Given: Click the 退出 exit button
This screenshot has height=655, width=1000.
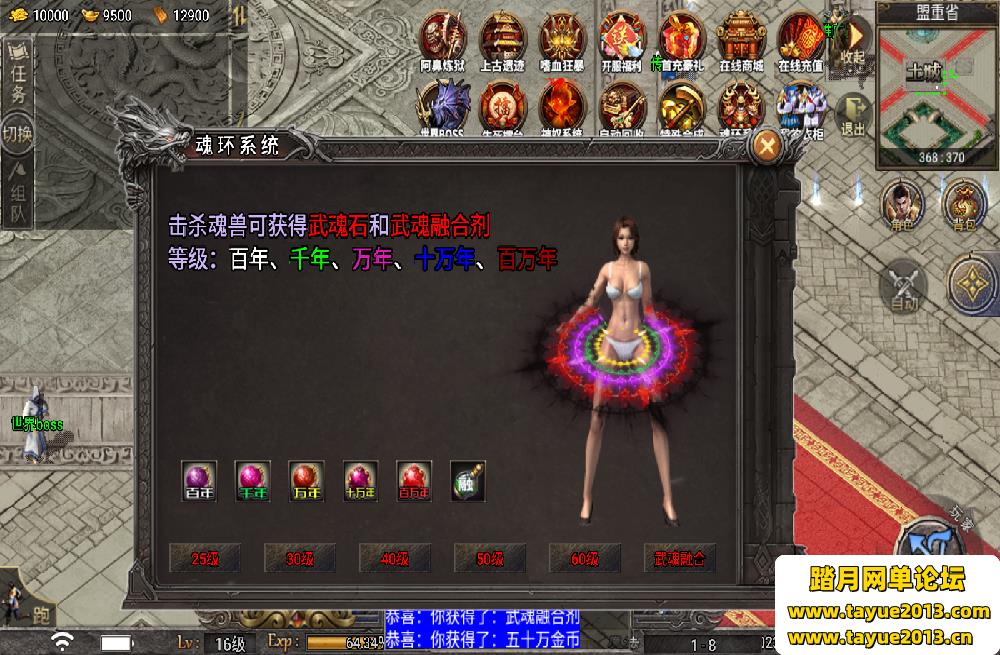Looking at the screenshot, I should [x=852, y=114].
